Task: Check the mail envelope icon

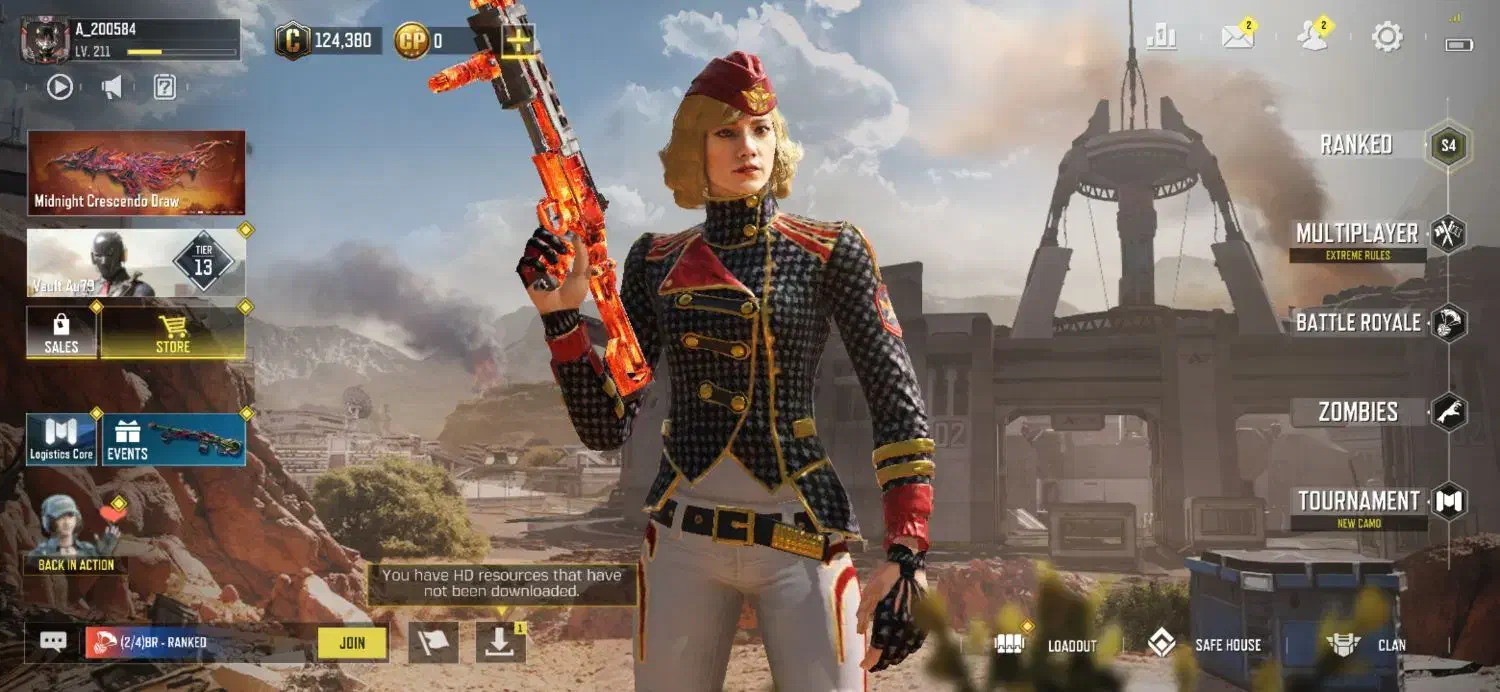Action: 1238,38
